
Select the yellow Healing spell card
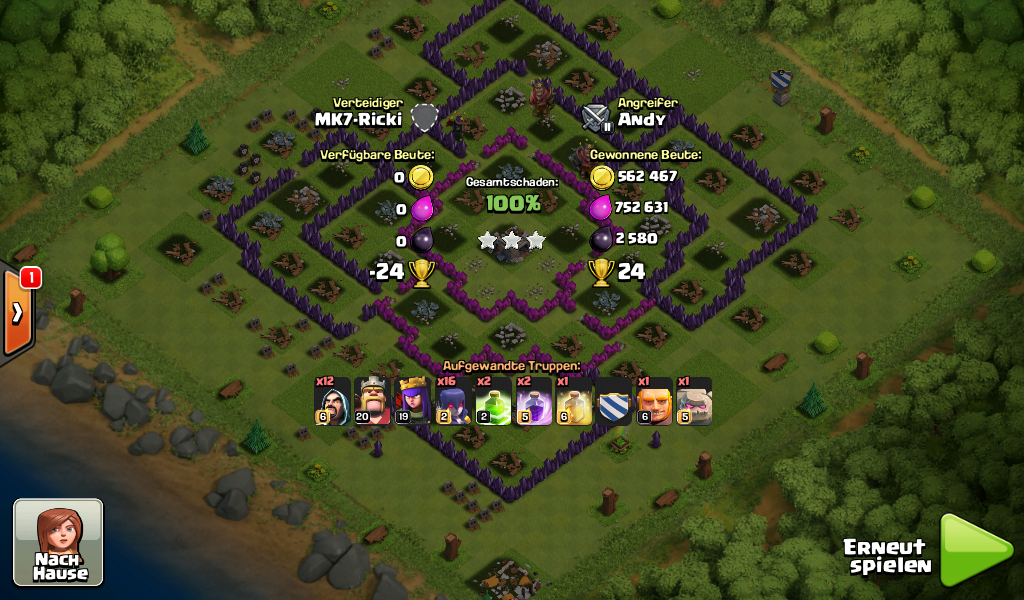[x=574, y=402]
